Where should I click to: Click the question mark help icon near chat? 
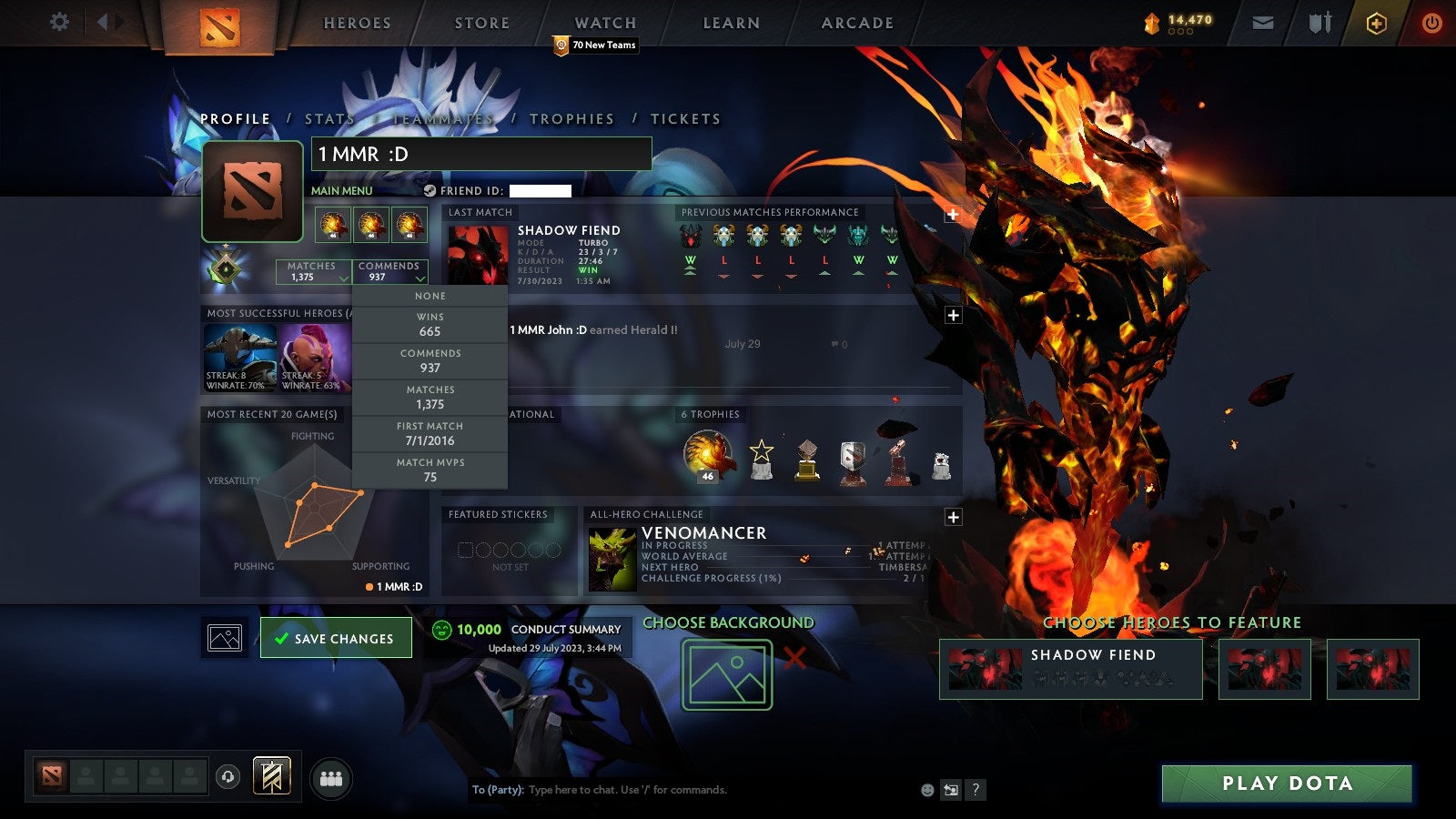point(976,790)
